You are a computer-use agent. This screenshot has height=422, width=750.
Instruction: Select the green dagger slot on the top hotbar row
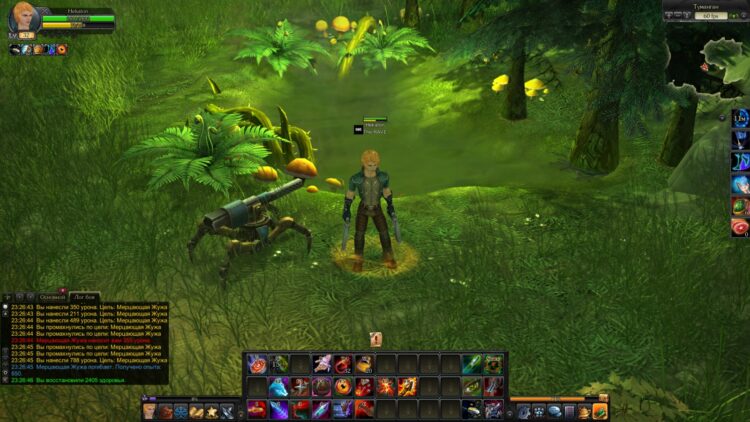pyautogui.click(x=471, y=364)
